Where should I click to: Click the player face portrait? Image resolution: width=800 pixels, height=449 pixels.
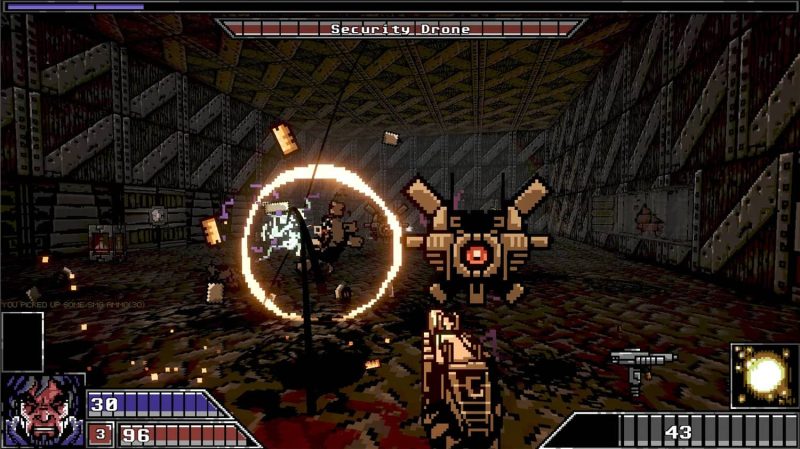(x=42, y=410)
